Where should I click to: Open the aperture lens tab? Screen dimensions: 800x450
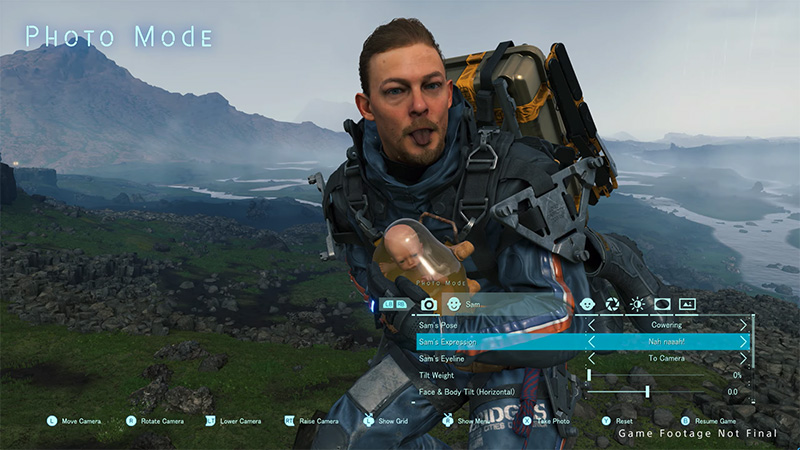point(612,304)
